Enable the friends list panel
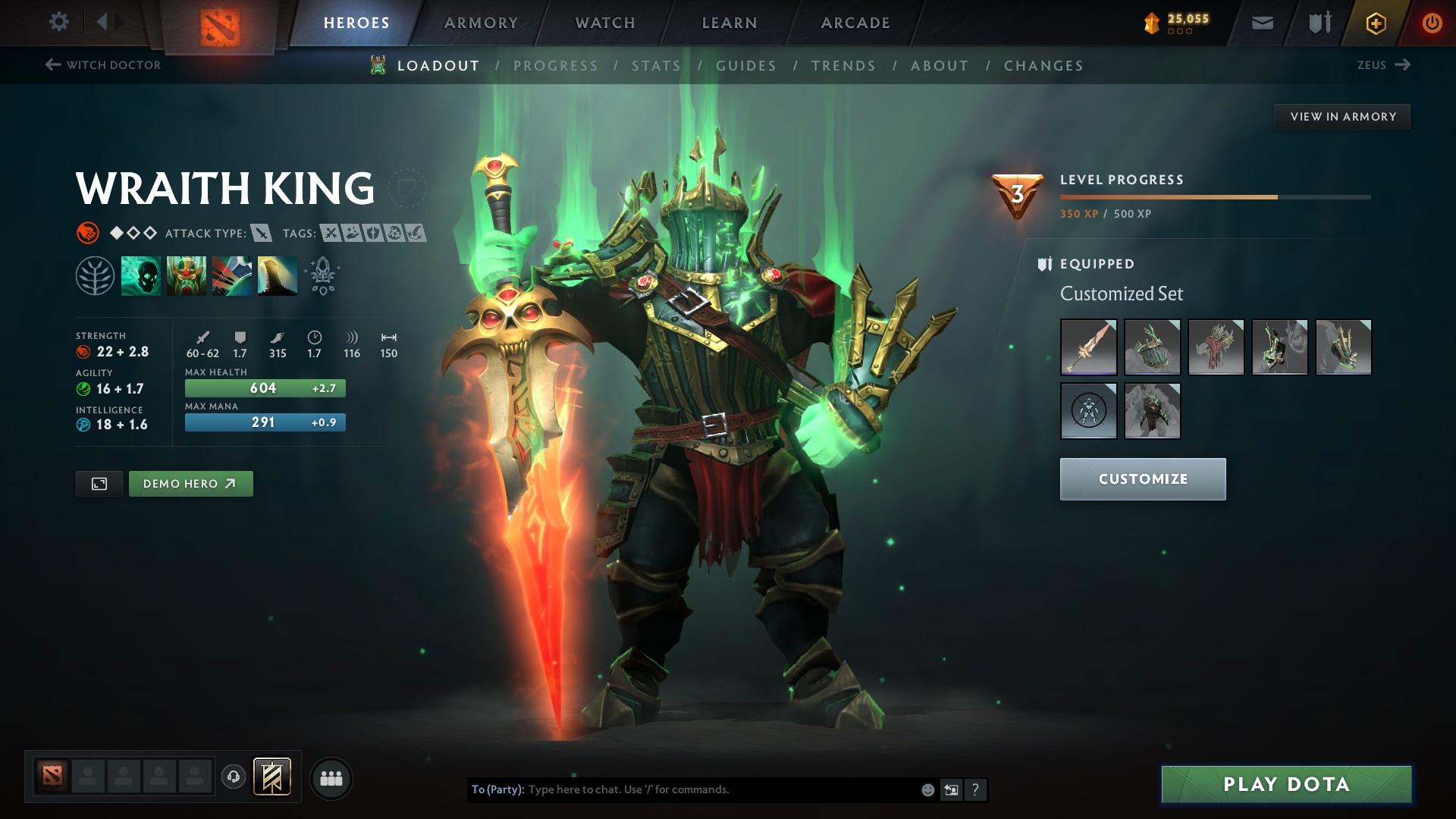Image resolution: width=1456 pixels, height=819 pixels. tap(330, 777)
